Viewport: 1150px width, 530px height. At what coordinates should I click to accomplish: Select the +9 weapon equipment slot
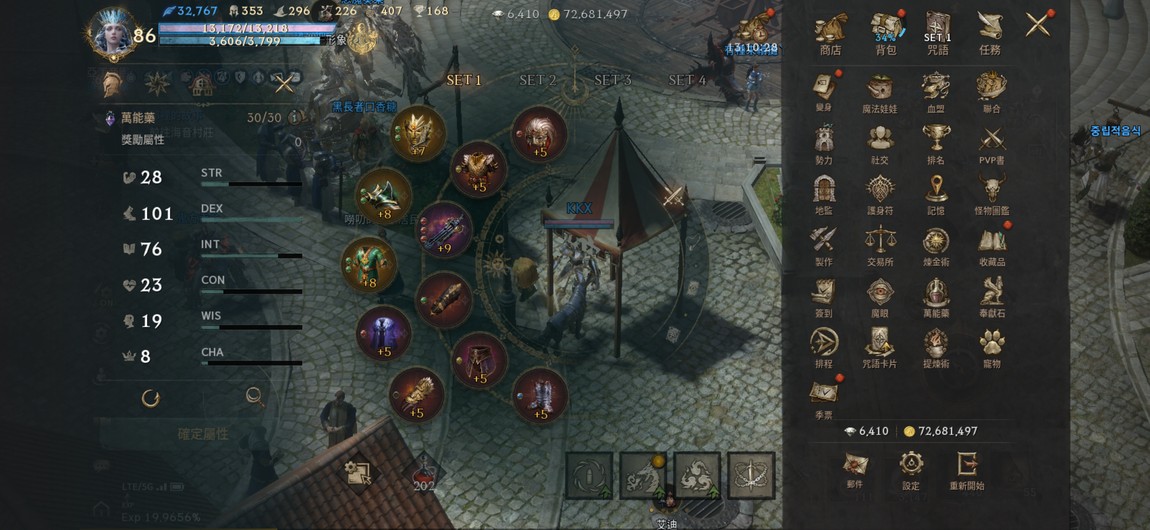(442, 228)
